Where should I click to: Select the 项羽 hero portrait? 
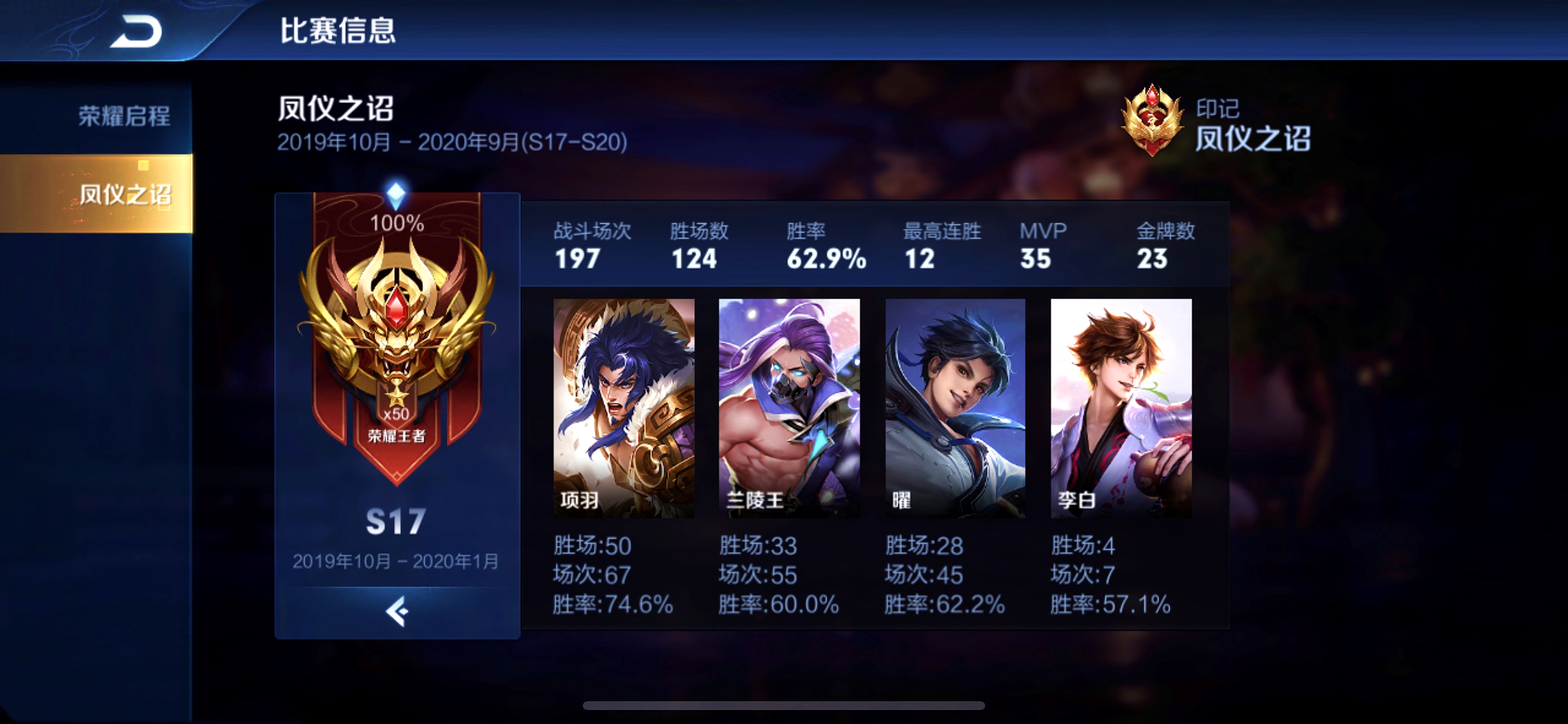click(x=624, y=407)
